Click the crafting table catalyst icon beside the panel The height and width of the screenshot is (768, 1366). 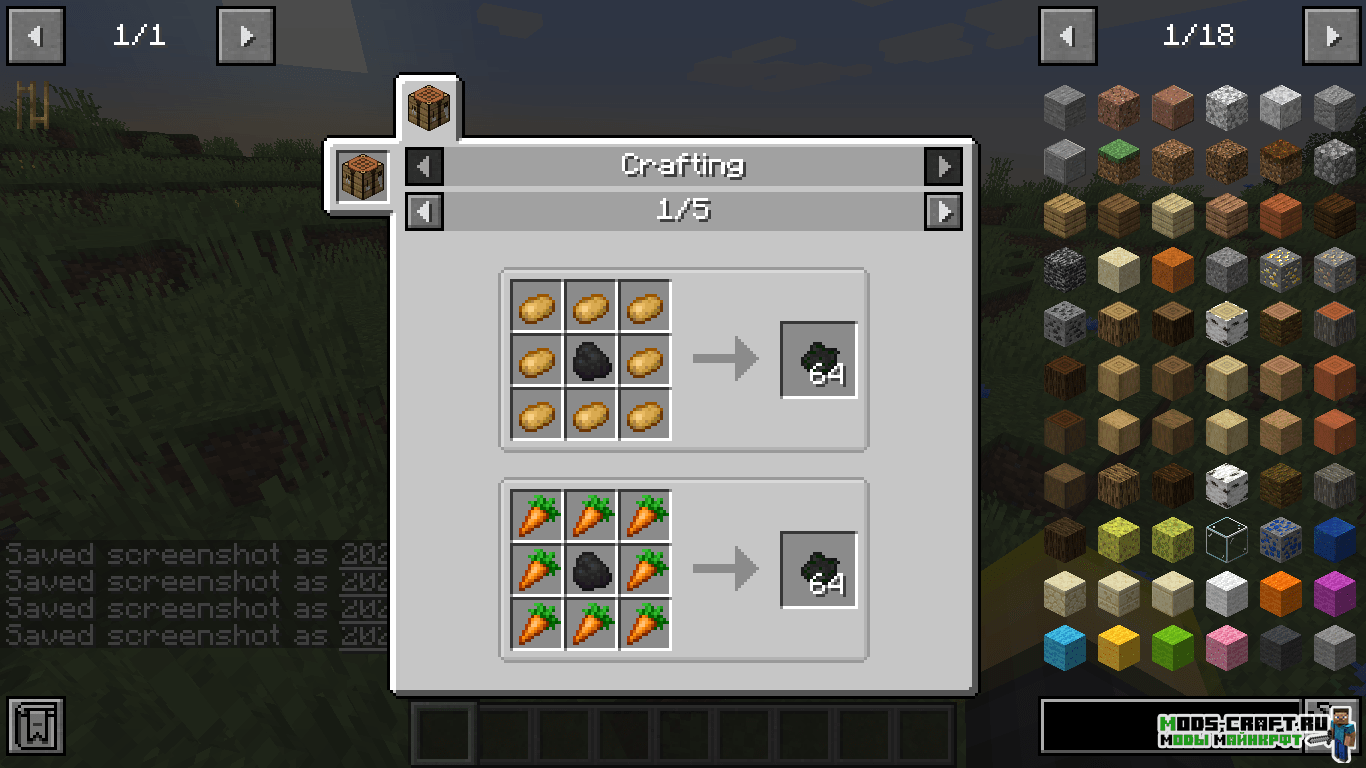[x=361, y=177]
